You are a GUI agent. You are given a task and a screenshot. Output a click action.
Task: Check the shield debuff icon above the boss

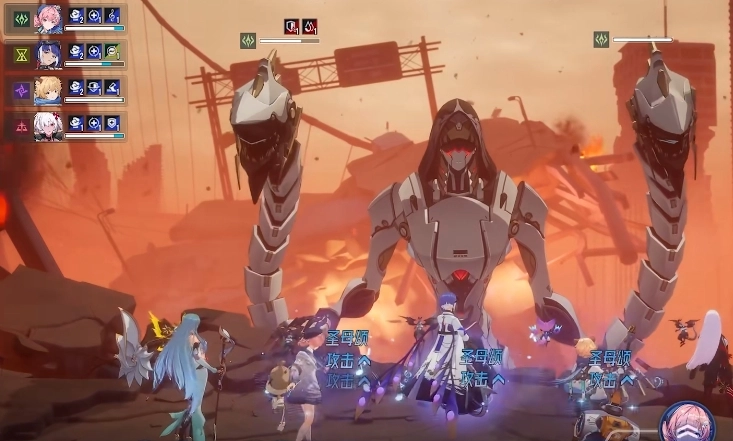coord(292,26)
